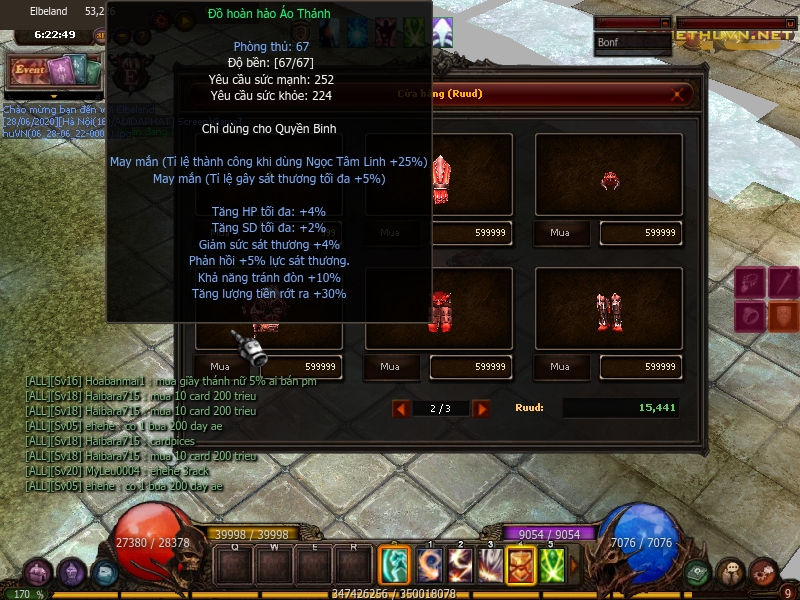Open the green book menu icon
Screen dimensions: 800x600
(698, 573)
